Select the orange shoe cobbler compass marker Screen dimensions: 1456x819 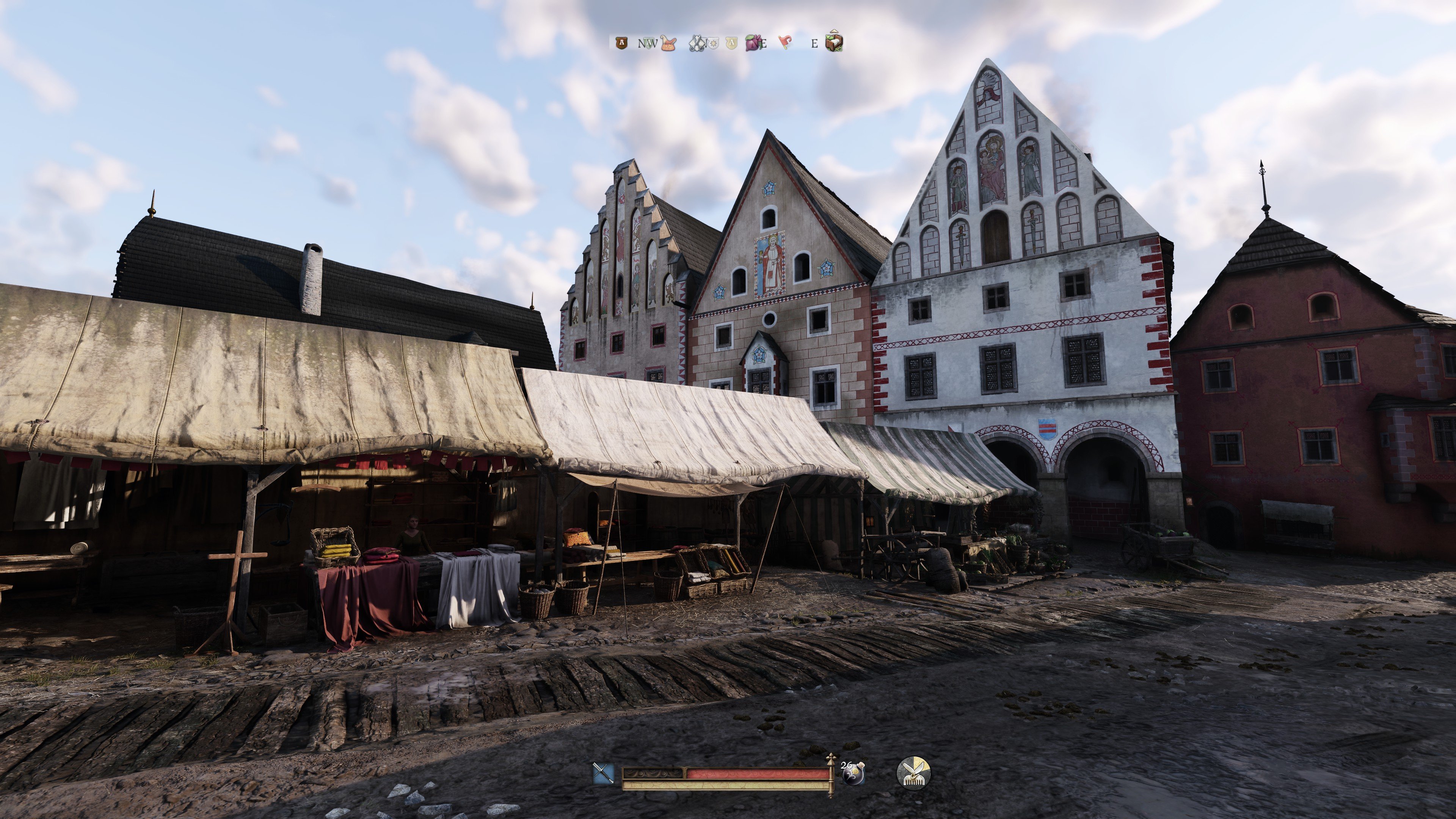tap(668, 43)
